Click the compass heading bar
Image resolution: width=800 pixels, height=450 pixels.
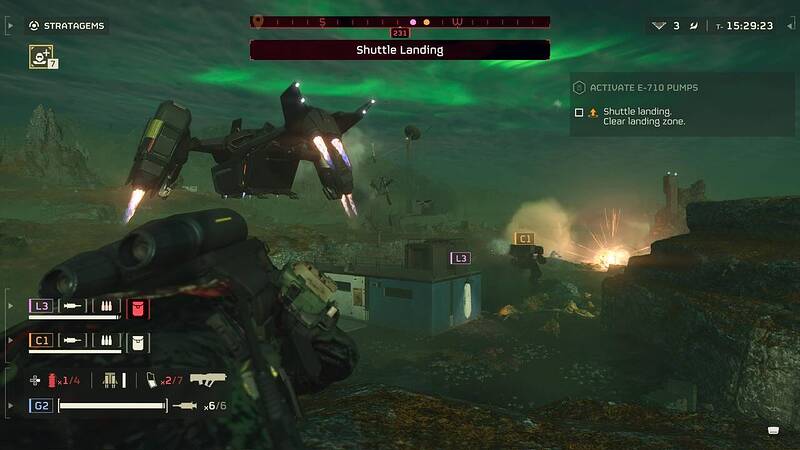tap(400, 21)
